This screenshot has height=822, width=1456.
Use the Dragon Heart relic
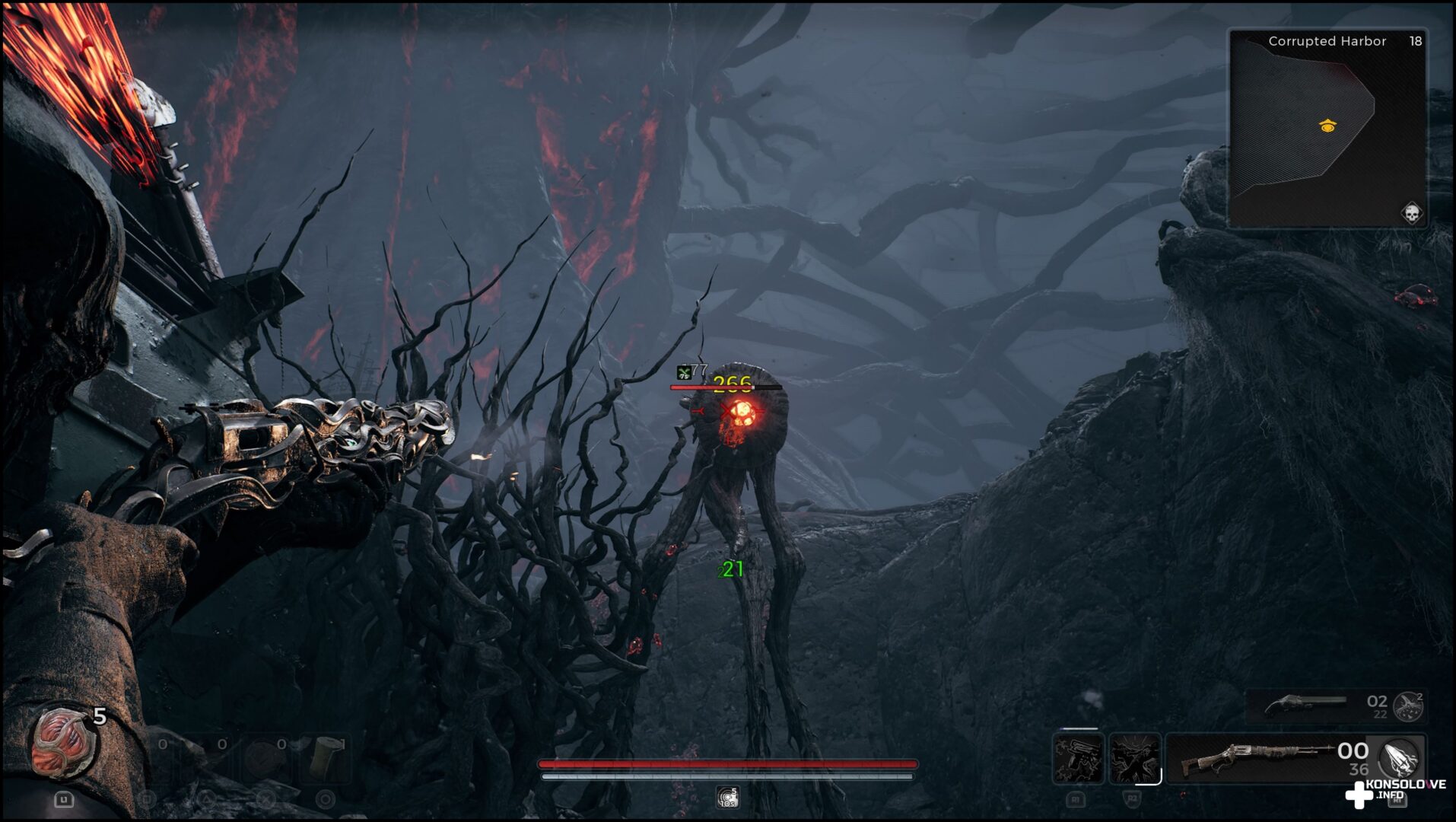64,744
